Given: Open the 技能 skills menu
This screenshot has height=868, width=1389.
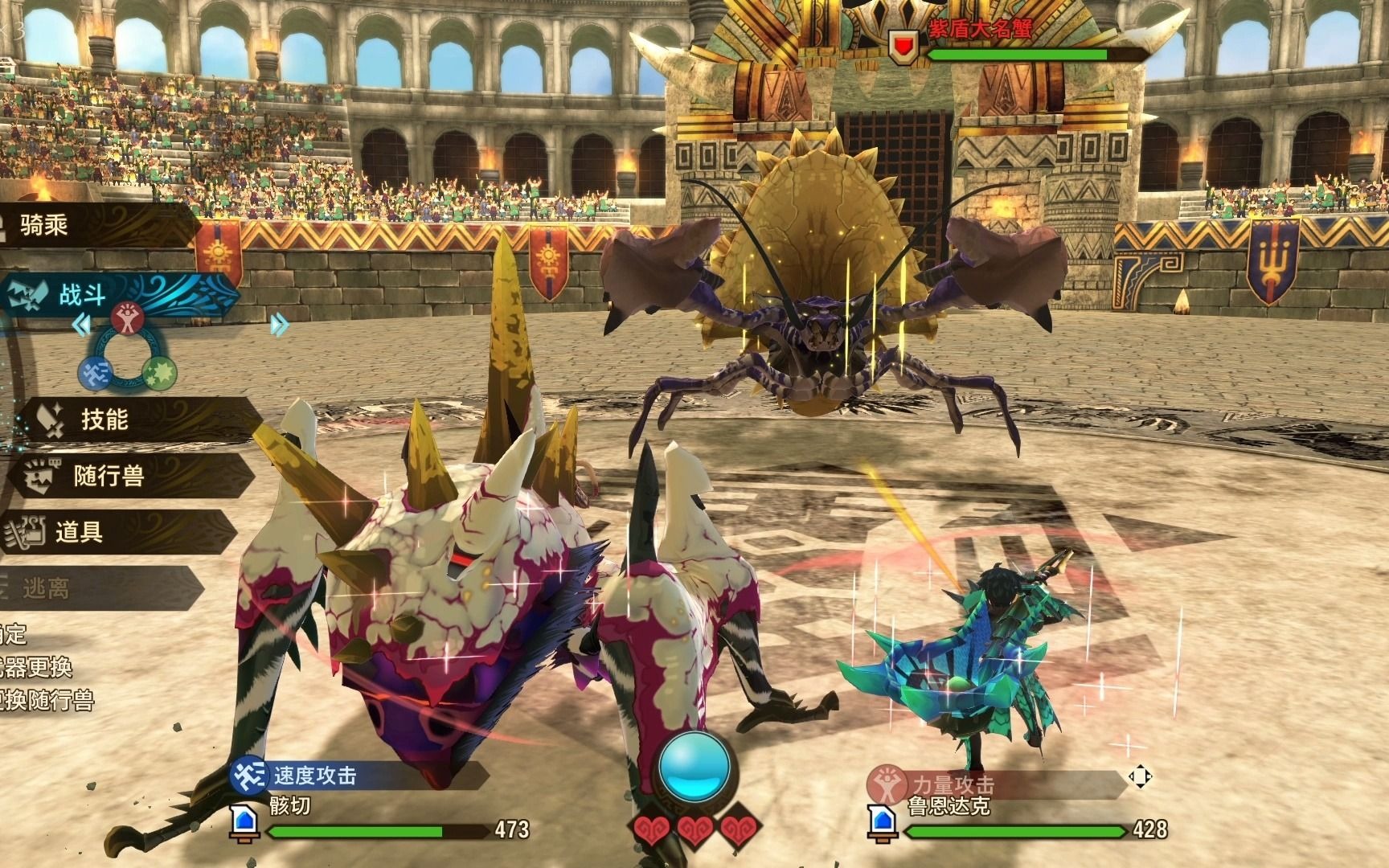Looking at the screenshot, I should click(104, 419).
